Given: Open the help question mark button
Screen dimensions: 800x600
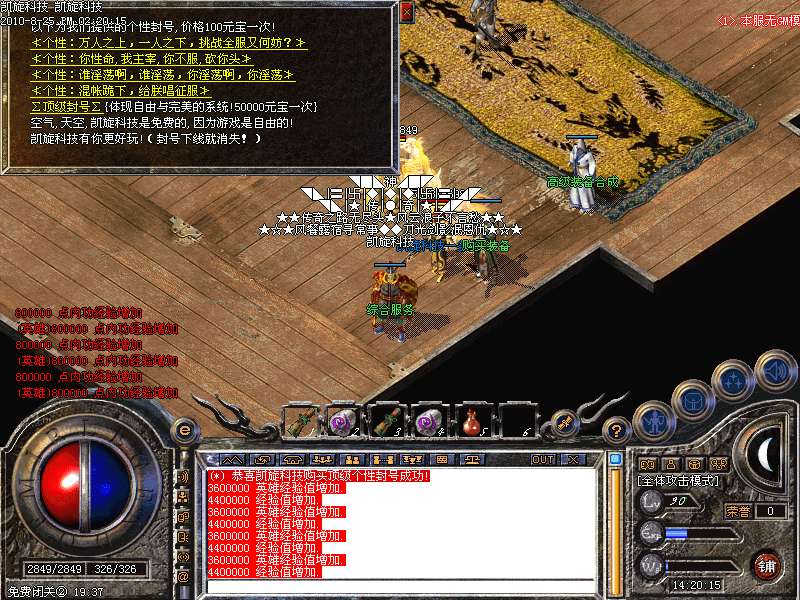Looking at the screenshot, I should point(618,431).
